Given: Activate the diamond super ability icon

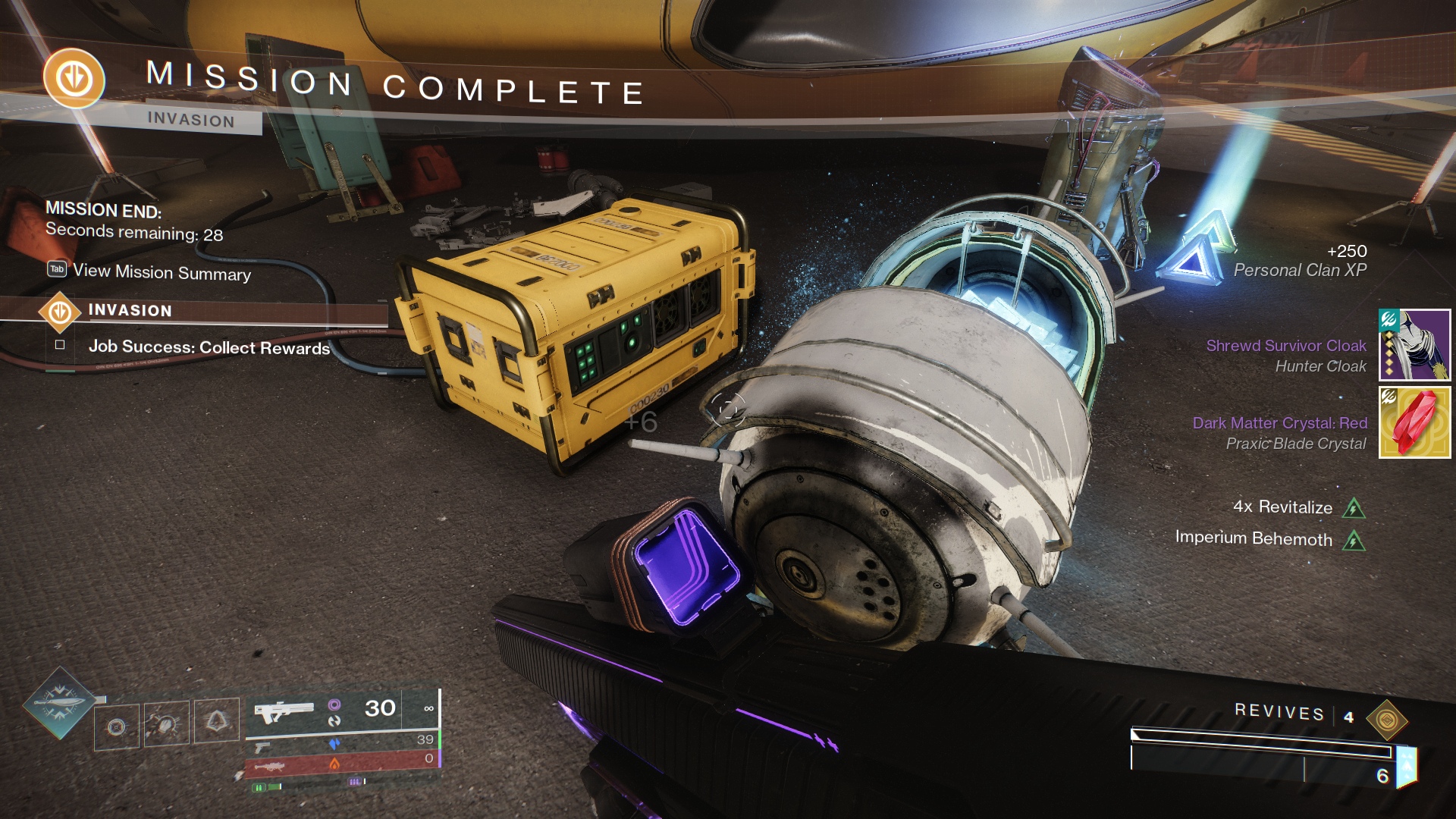Looking at the screenshot, I should (x=59, y=704).
